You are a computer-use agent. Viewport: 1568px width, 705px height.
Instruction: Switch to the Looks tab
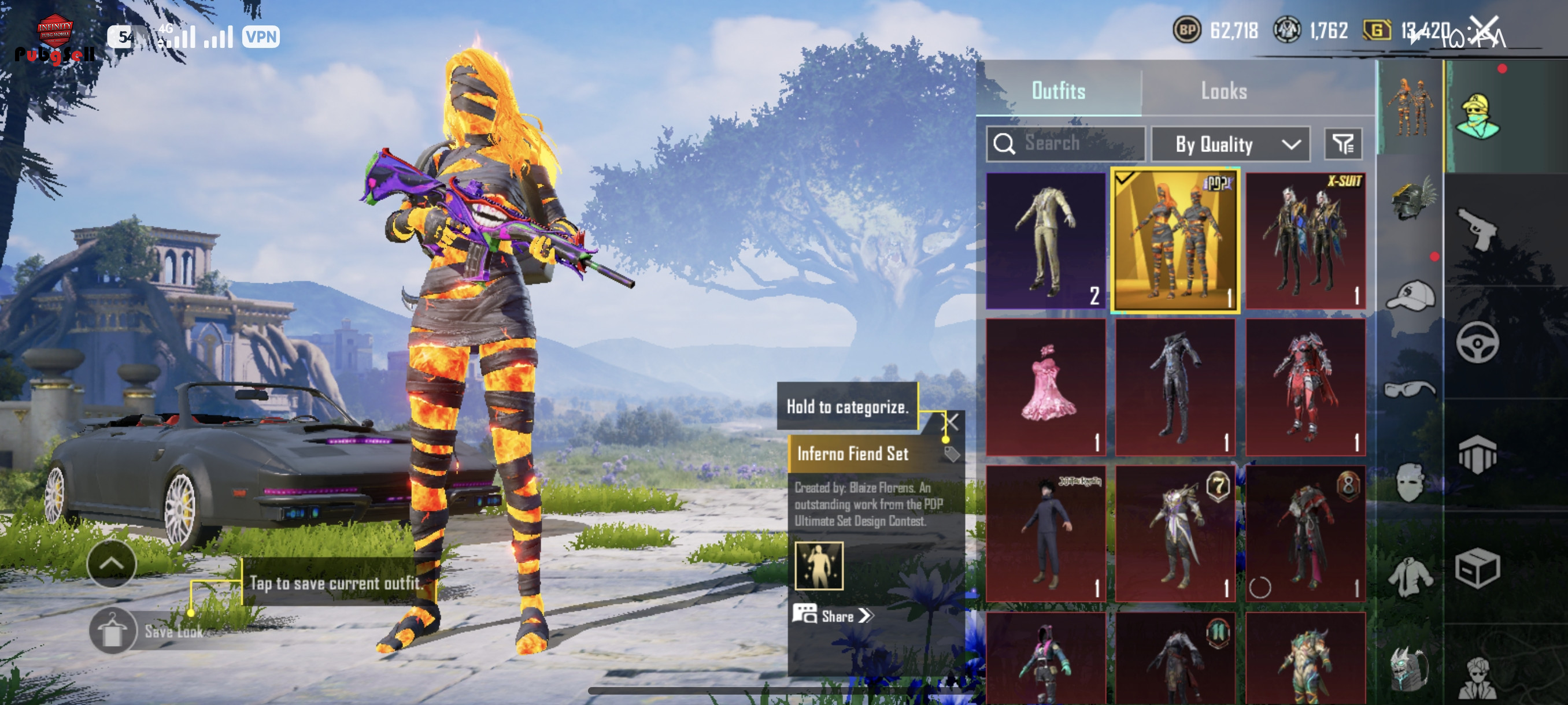1223,91
